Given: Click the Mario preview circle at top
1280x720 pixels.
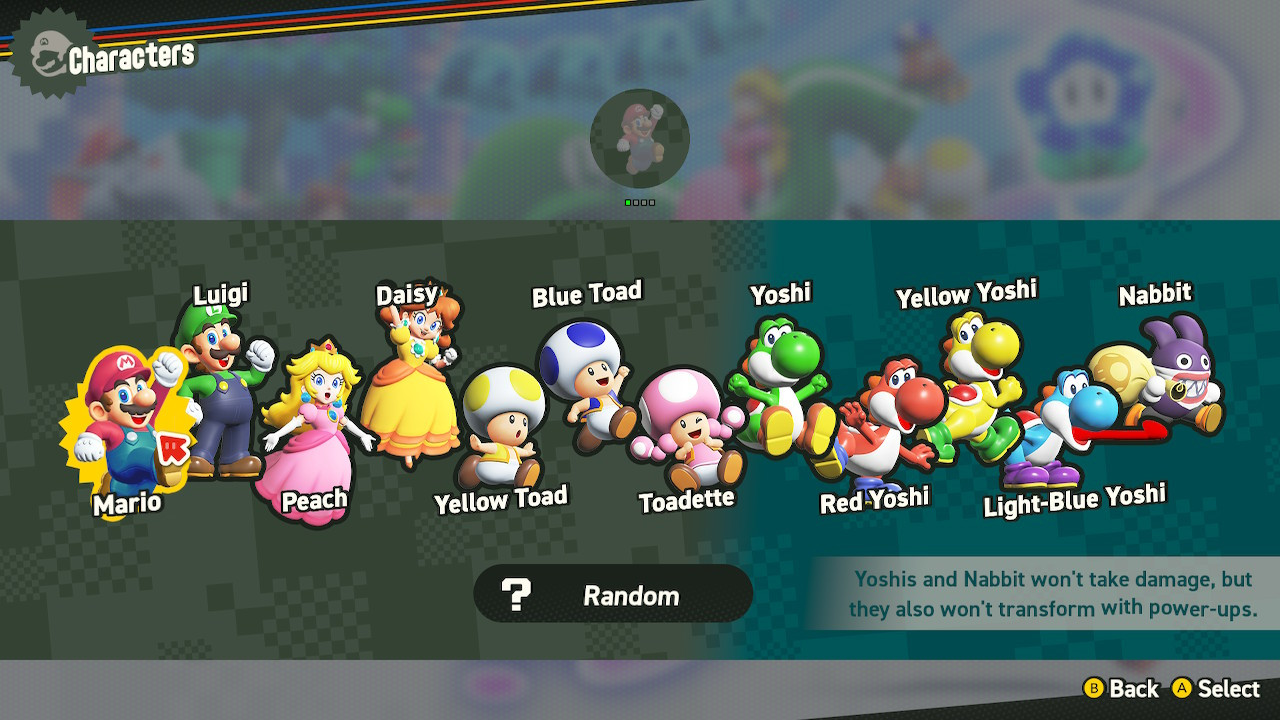Looking at the screenshot, I should point(640,138).
